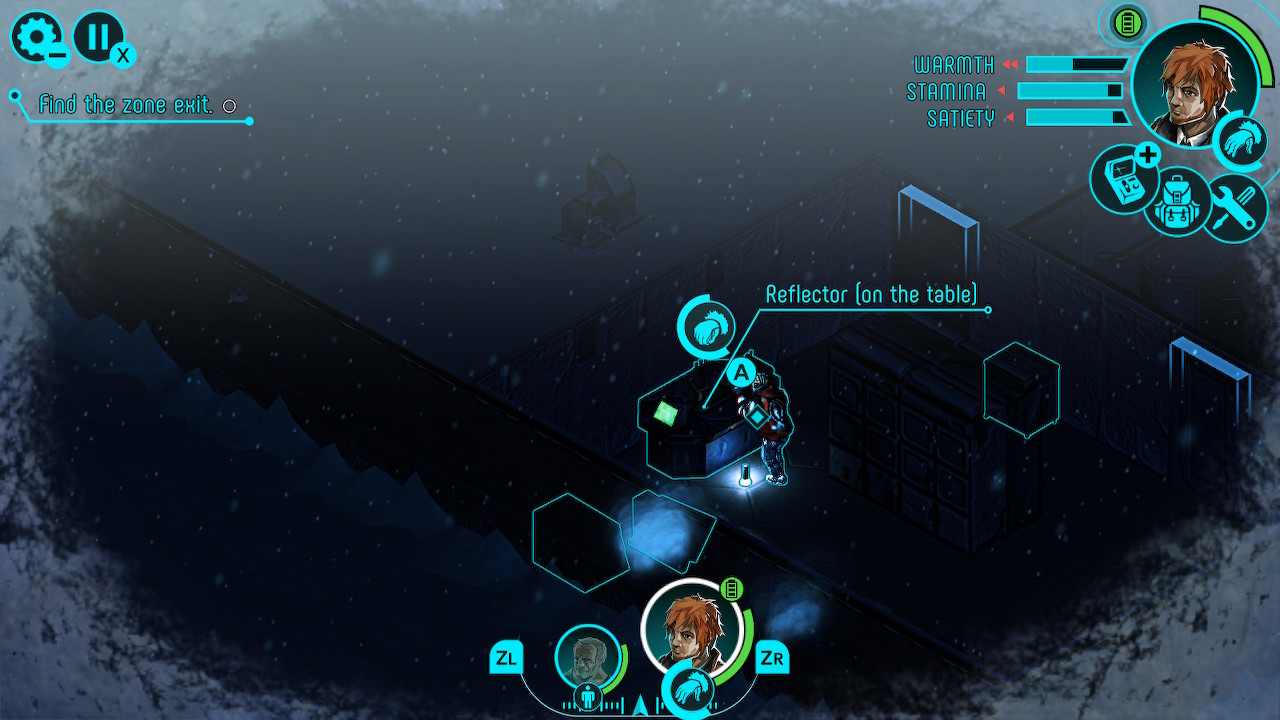Click the white person icon below the elderly portrait
1280x720 pixels.
(x=586, y=697)
